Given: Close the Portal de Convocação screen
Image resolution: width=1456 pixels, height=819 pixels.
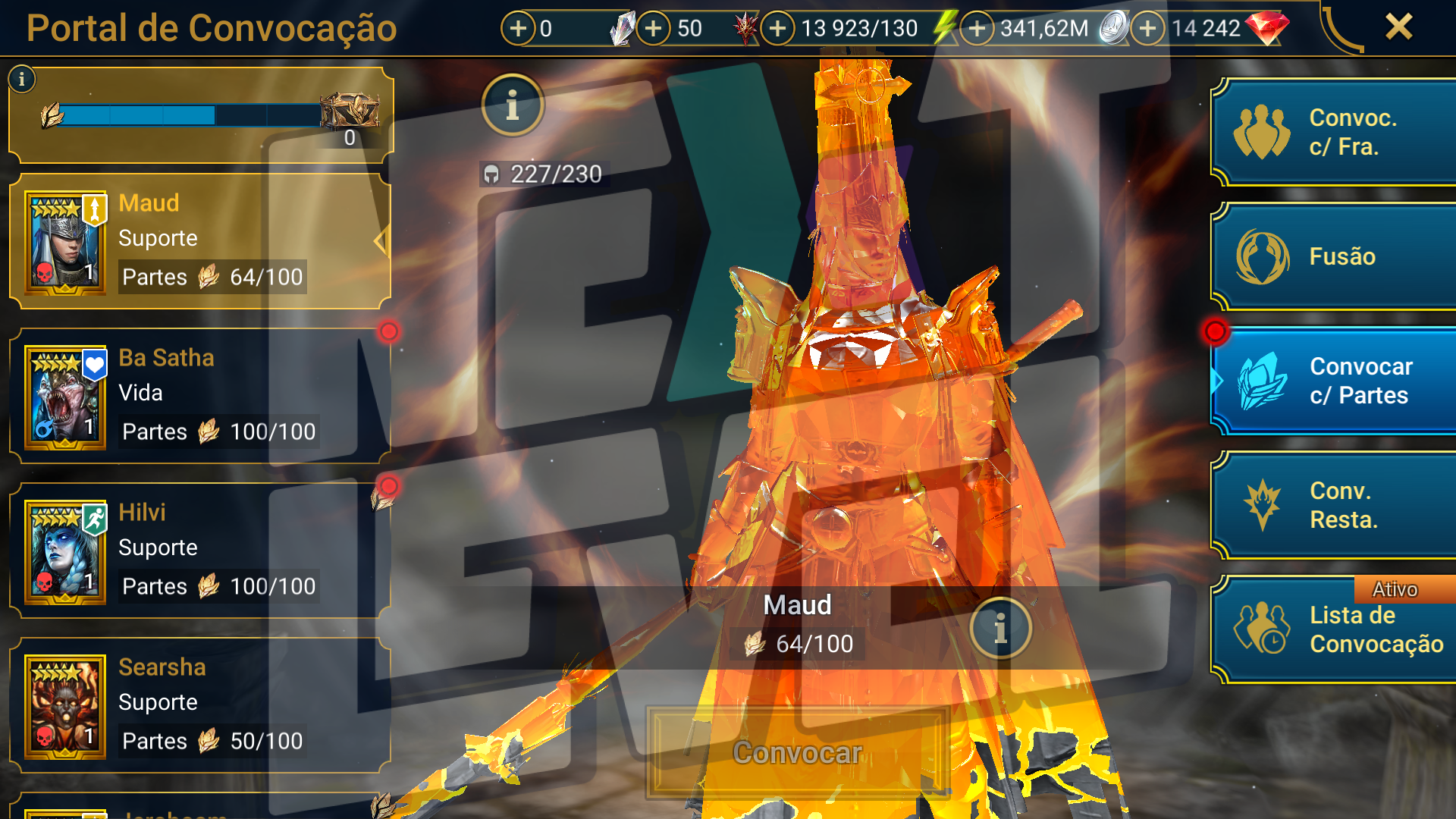Looking at the screenshot, I should pyautogui.click(x=1398, y=27).
